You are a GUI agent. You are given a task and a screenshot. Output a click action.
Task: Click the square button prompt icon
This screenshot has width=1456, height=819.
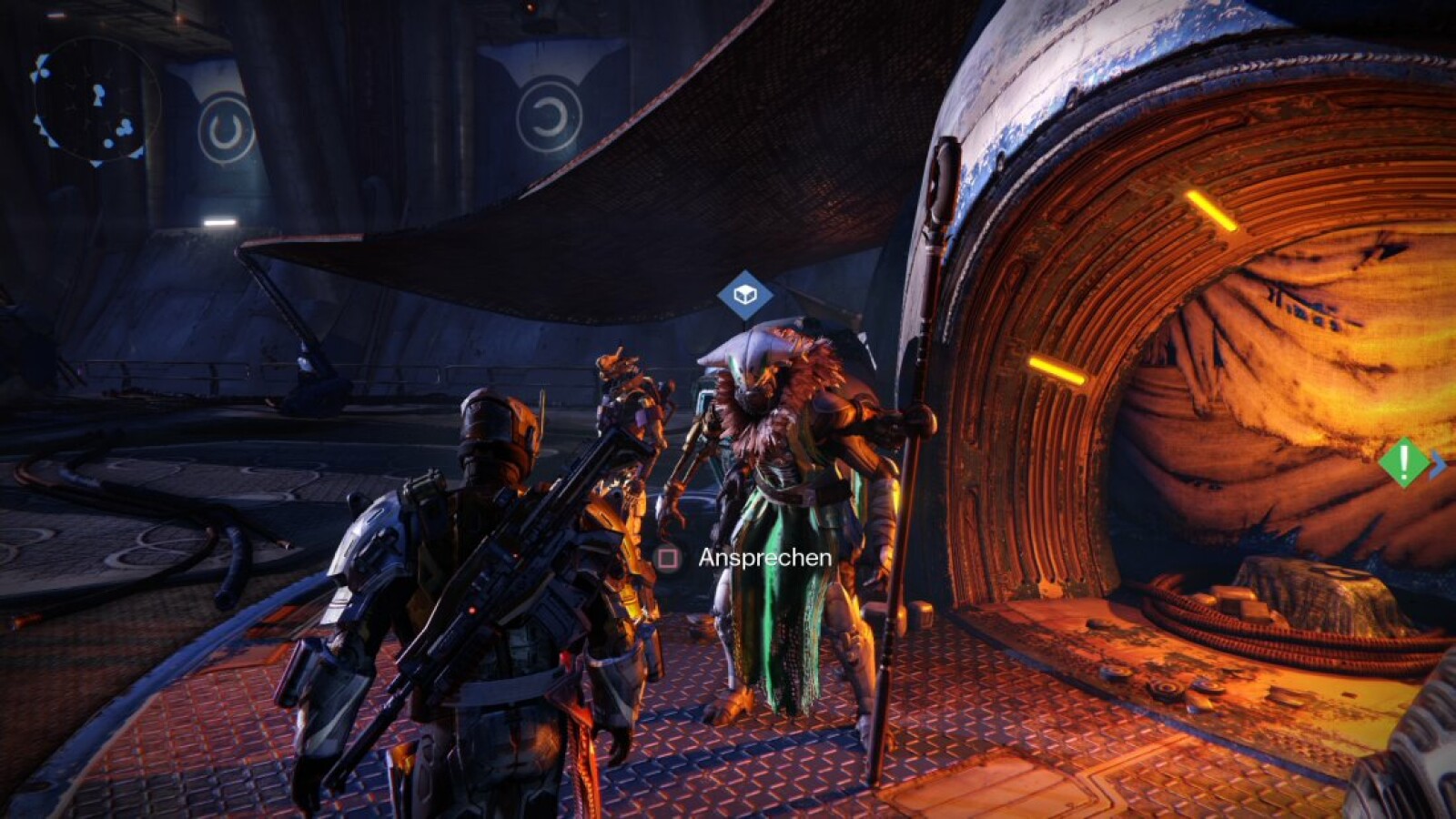tap(666, 558)
